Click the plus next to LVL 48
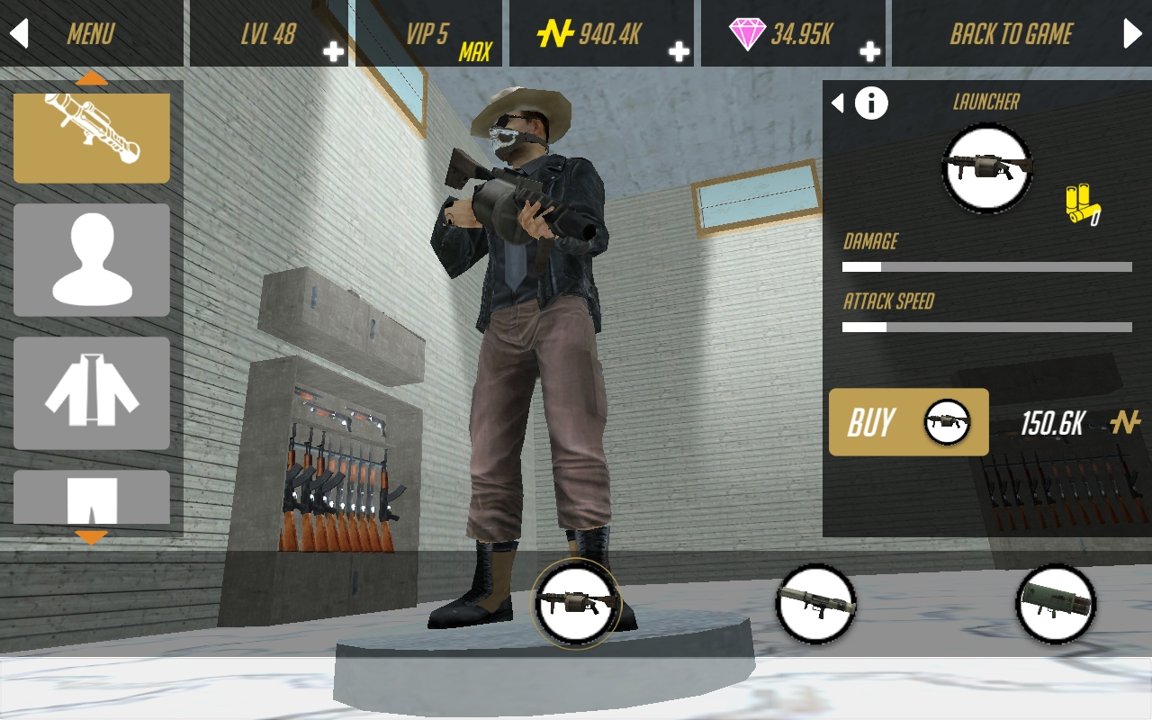The image size is (1152, 720). (x=333, y=51)
